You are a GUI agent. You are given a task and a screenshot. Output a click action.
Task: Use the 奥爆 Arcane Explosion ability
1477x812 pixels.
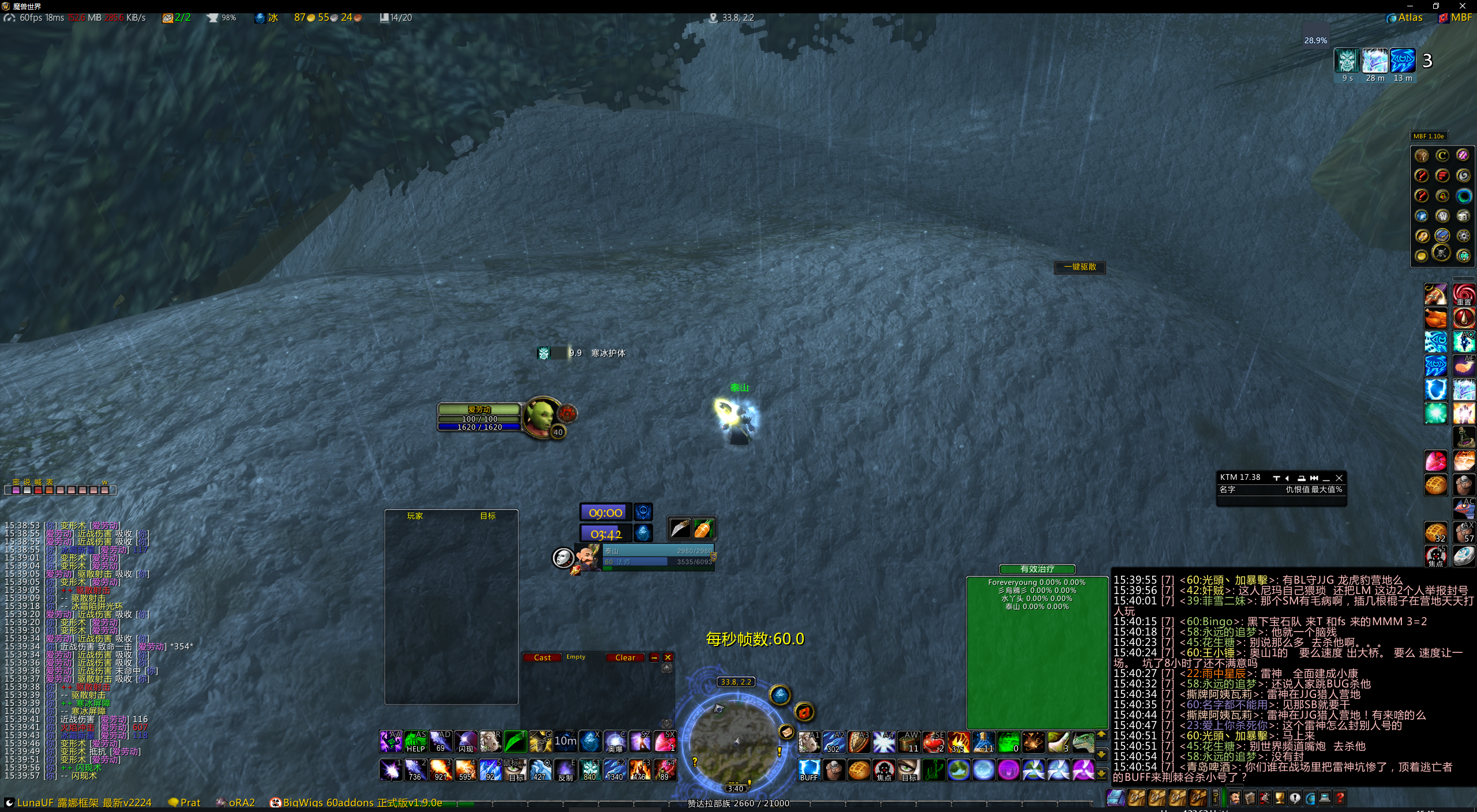pyautogui.click(x=615, y=742)
